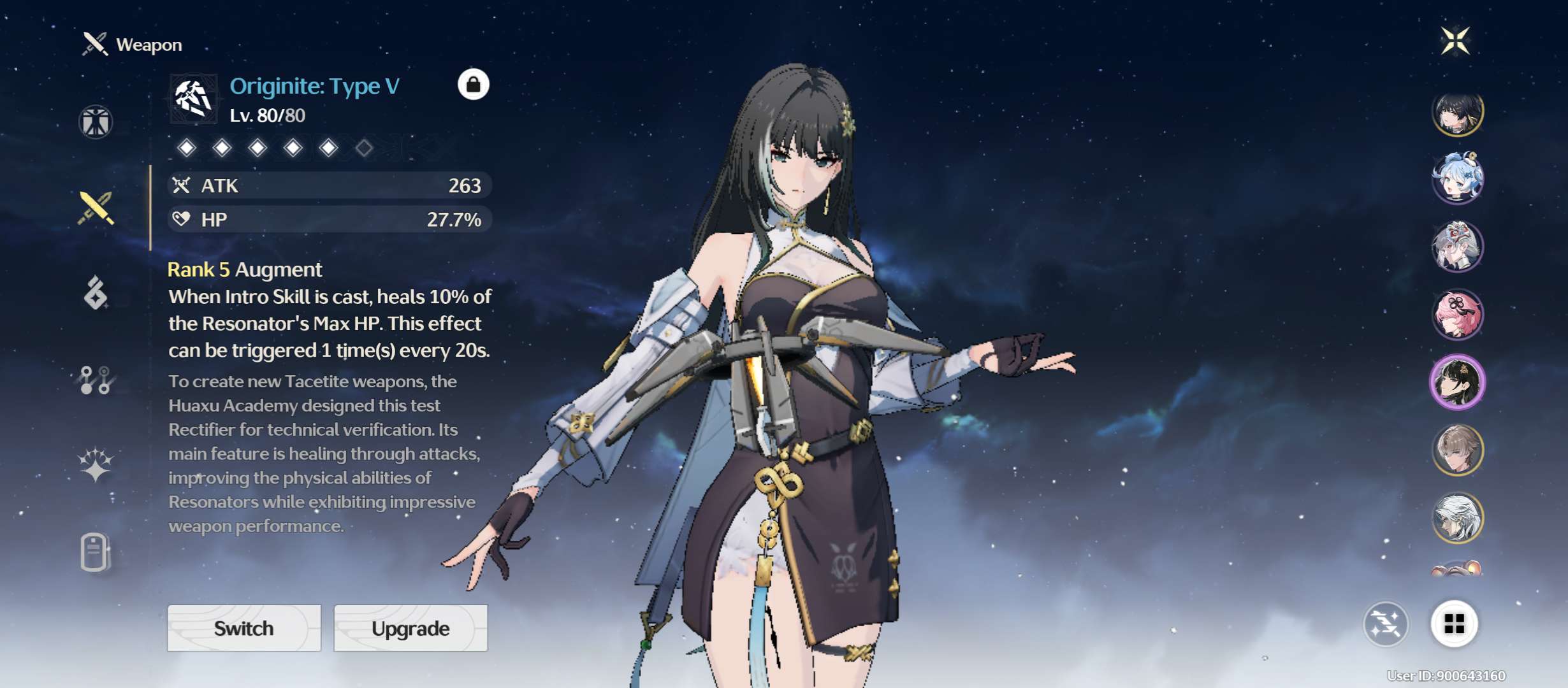Click the swap arrows sparkle icon

[x=1386, y=624]
